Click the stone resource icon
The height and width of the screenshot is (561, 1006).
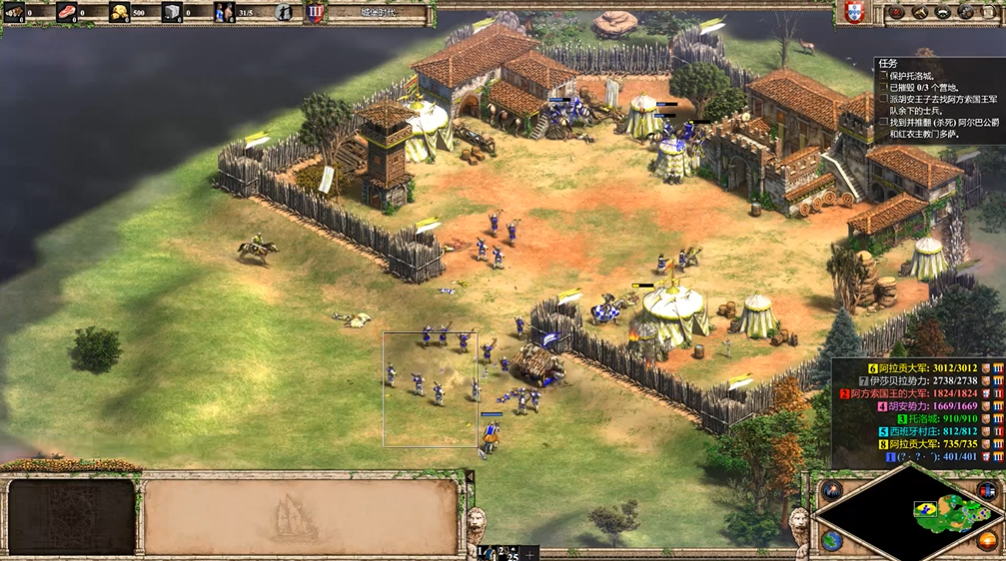point(171,13)
